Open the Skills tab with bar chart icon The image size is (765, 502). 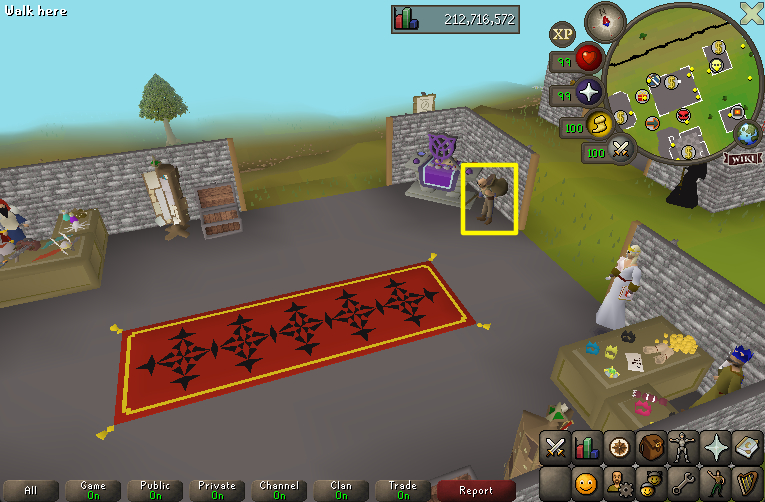[x=587, y=447]
